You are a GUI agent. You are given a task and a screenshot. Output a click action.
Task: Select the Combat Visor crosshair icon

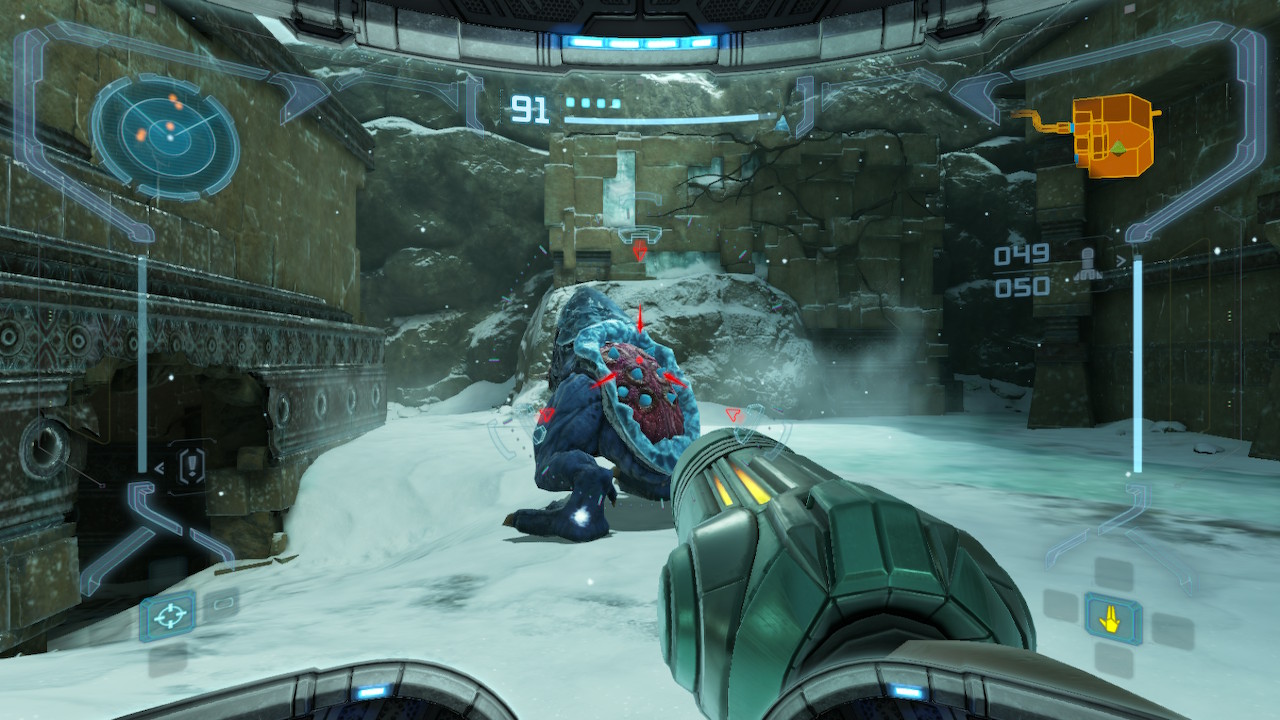tap(167, 616)
